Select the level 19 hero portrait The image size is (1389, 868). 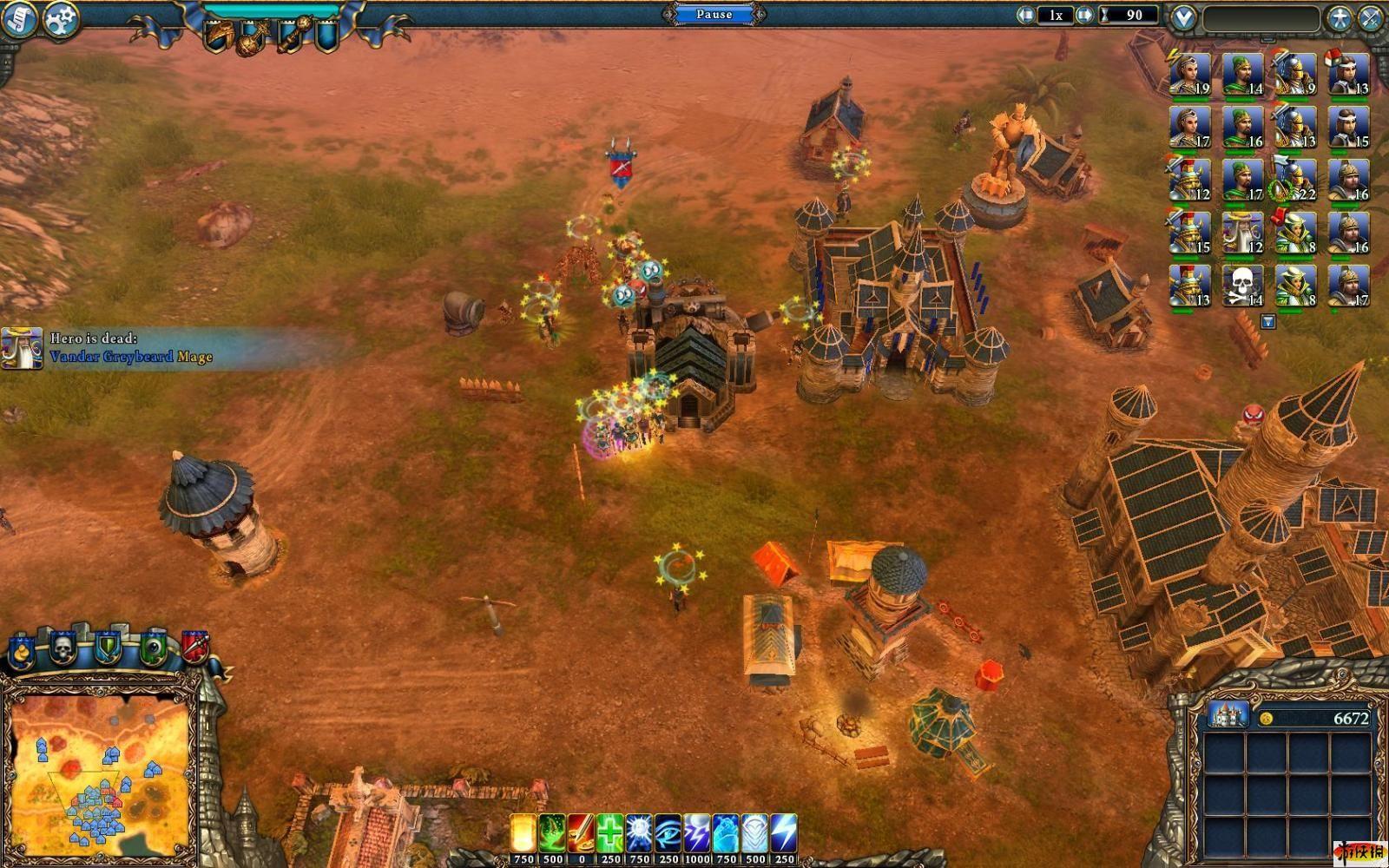(x=1189, y=76)
